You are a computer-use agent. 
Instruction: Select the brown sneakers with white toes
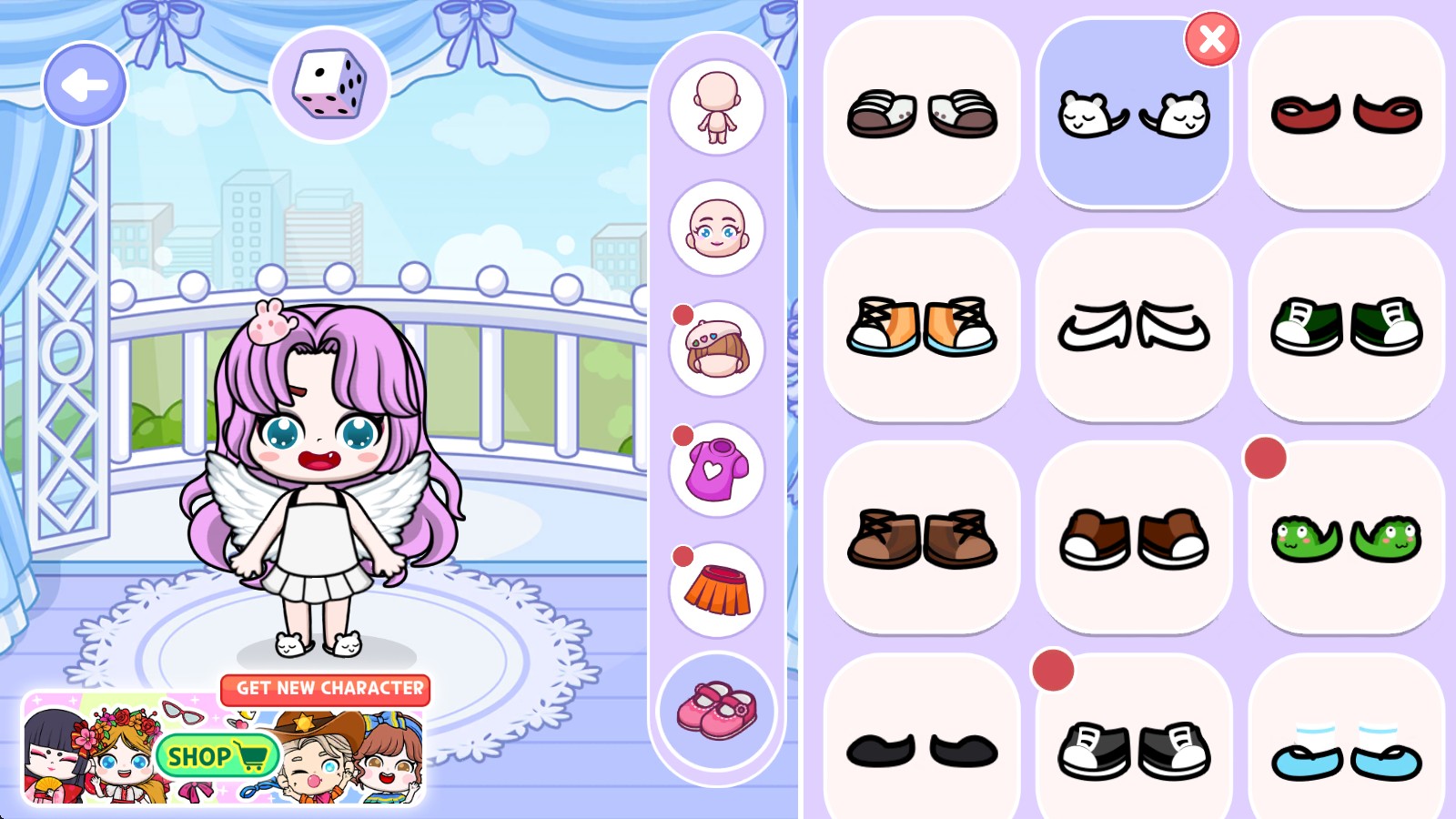tap(1134, 538)
